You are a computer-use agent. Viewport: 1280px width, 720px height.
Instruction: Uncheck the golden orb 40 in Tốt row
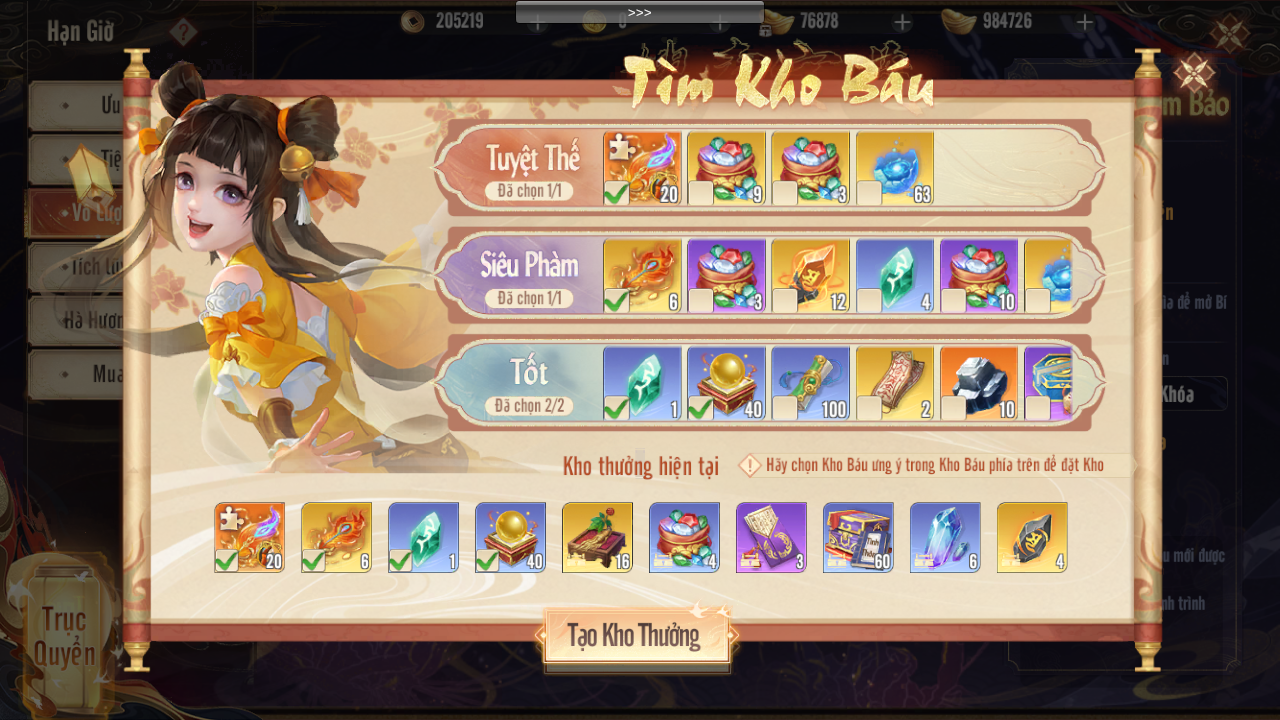point(727,383)
